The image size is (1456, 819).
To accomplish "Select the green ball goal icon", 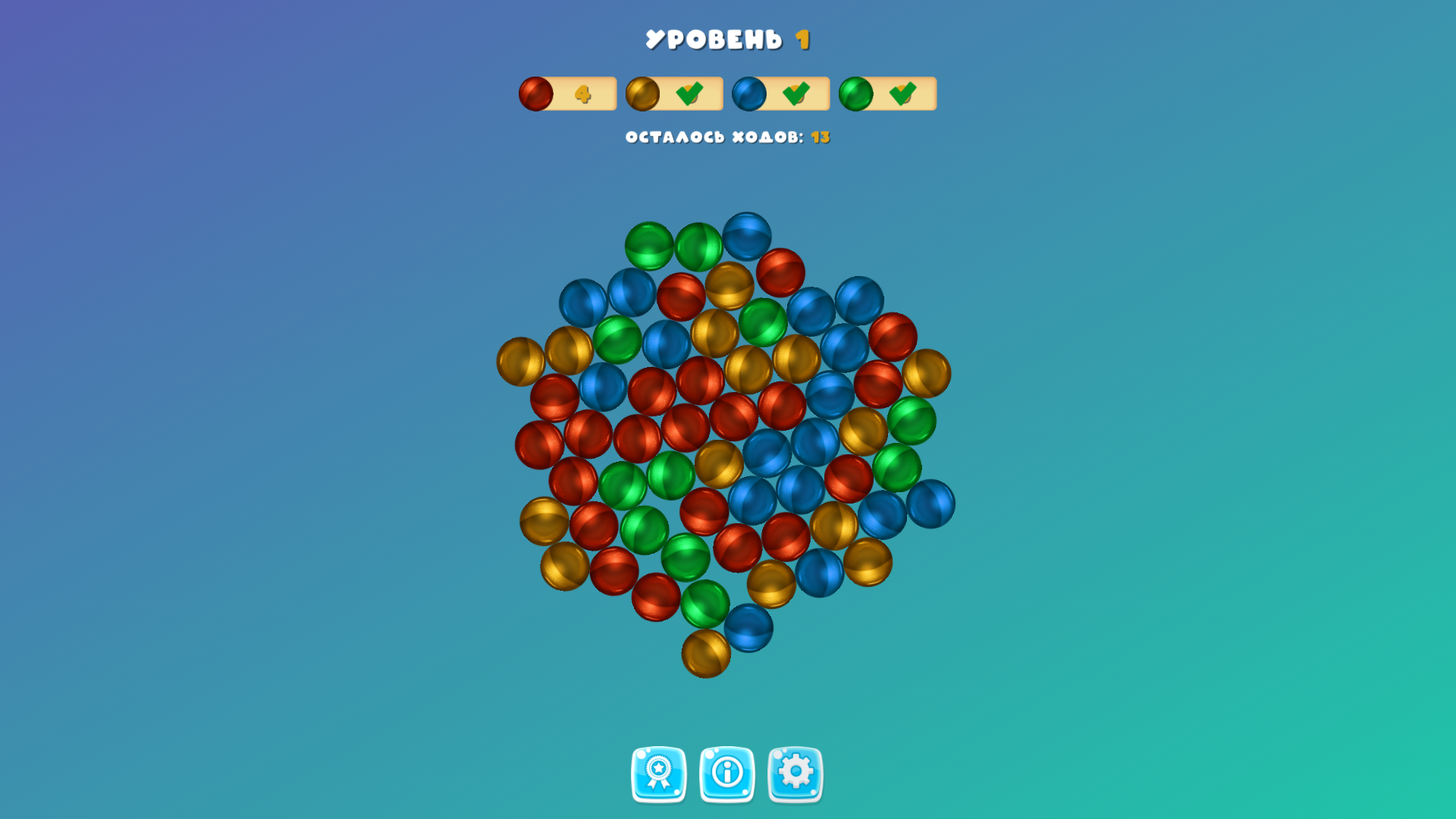I will pos(855,93).
